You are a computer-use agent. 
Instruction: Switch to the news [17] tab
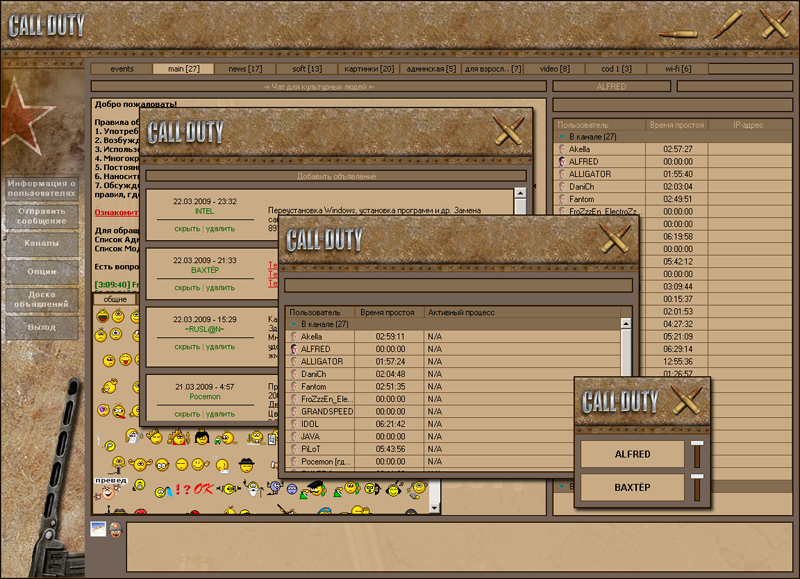[x=245, y=69]
